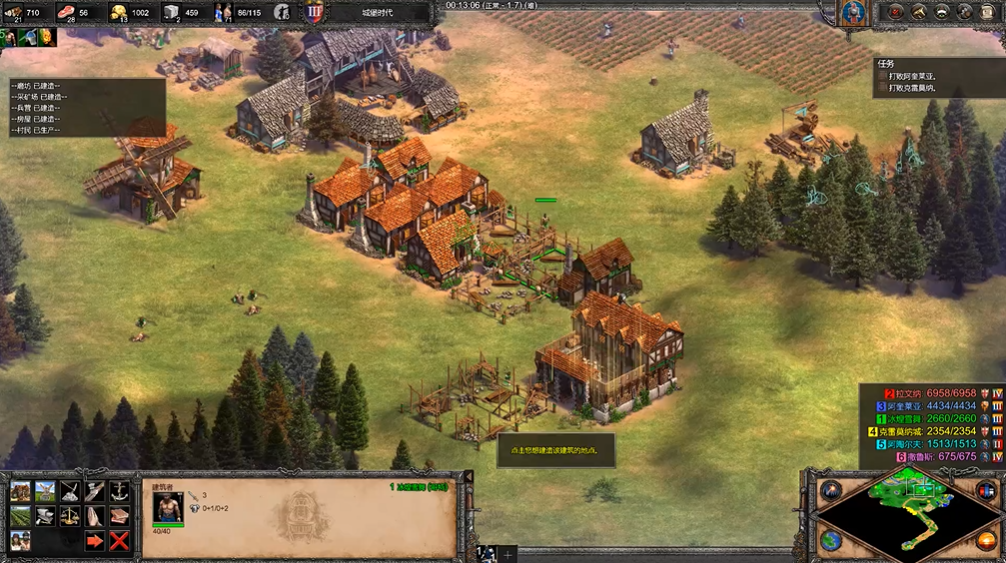
Task: Choose the Dock anchor icon
Action: [x=119, y=491]
